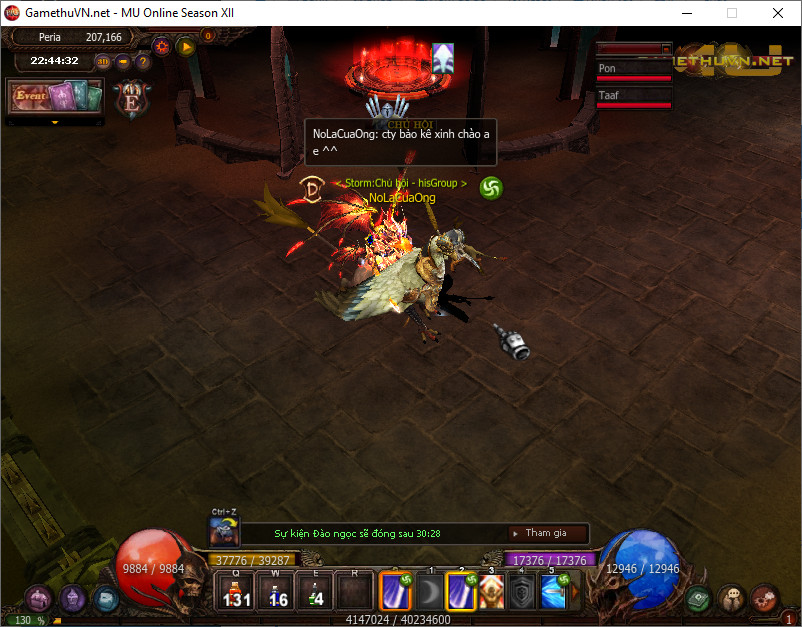Close the game window
Image resolution: width=802 pixels, height=627 pixels.
[x=777, y=14]
